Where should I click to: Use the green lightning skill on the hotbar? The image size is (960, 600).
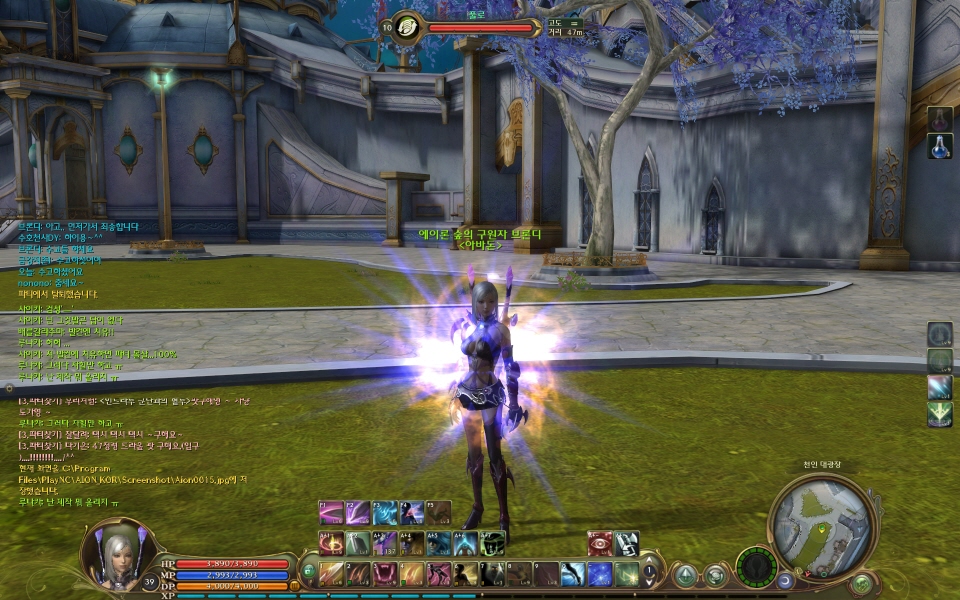coord(626,574)
